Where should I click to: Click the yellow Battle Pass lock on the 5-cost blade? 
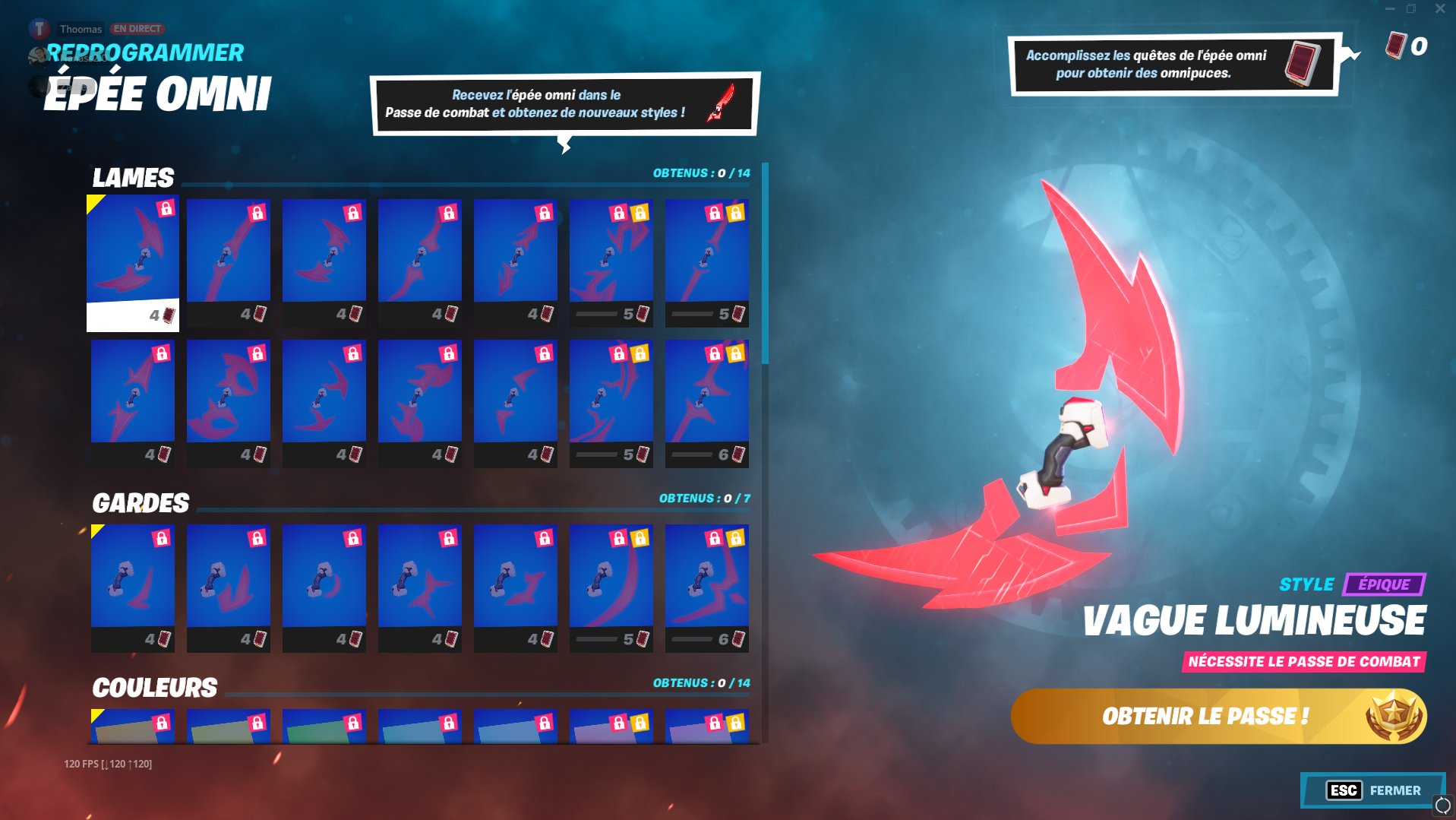click(640, 214)
